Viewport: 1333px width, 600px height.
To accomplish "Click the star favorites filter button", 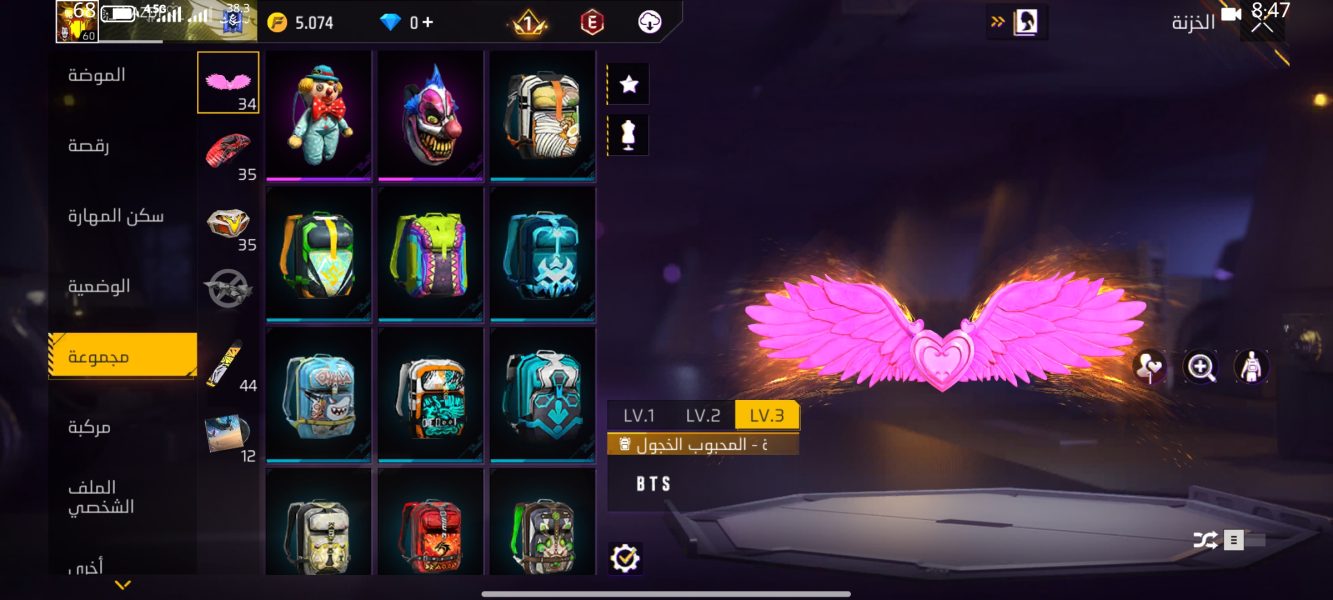I will (629, 85).
